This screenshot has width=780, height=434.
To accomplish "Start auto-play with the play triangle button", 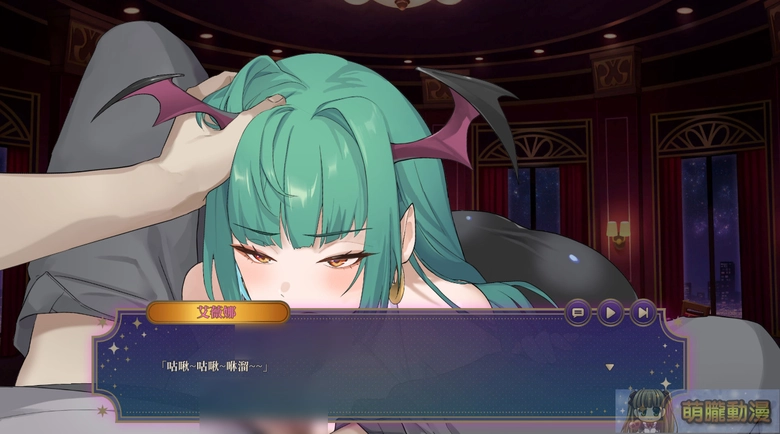I will pyautogui.click(x=609, y=313).
